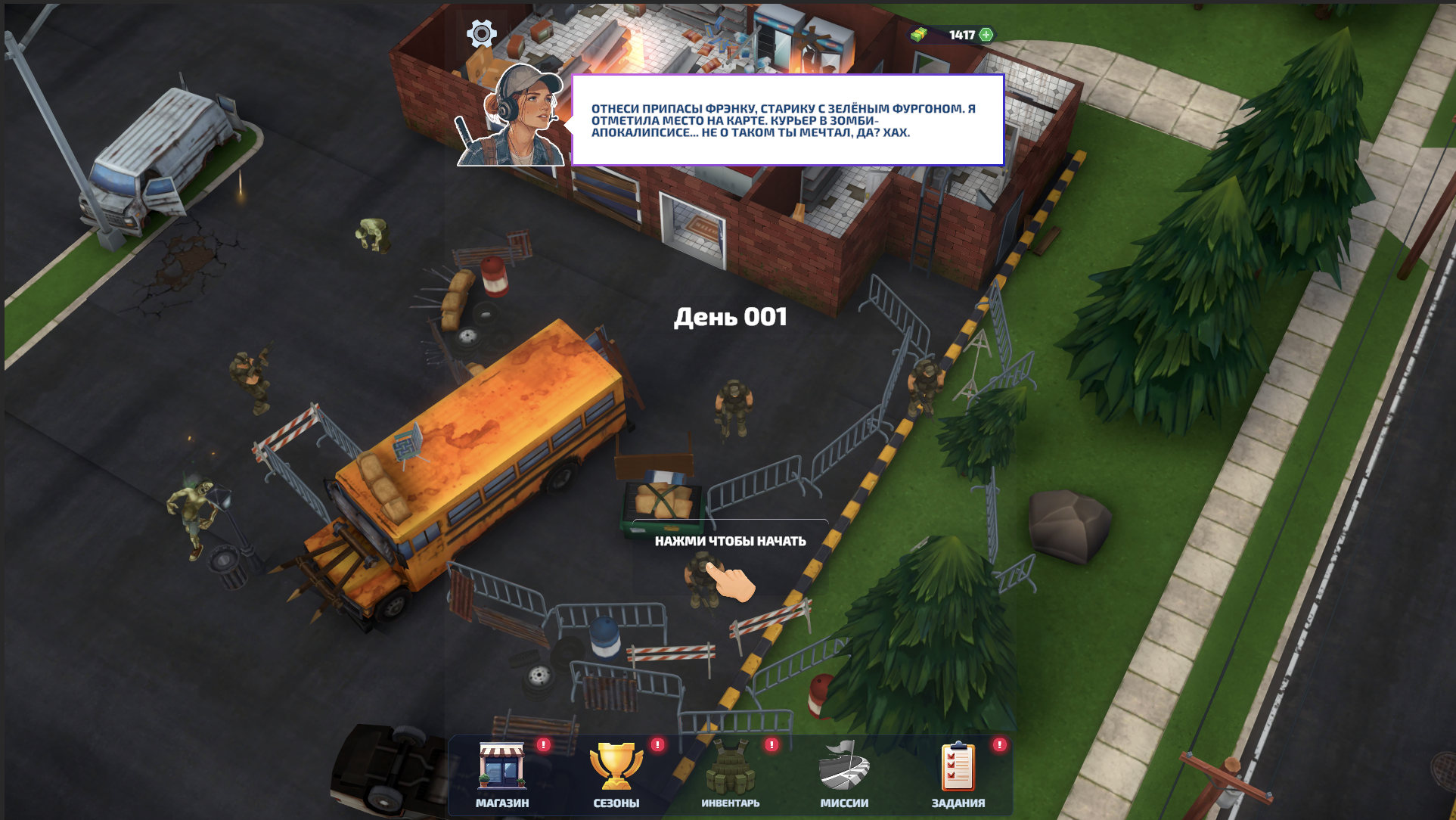Click the ЗАДАНИЯ red badge
The width and height of the screenshot is (1456, 820).
[1000, 746]
